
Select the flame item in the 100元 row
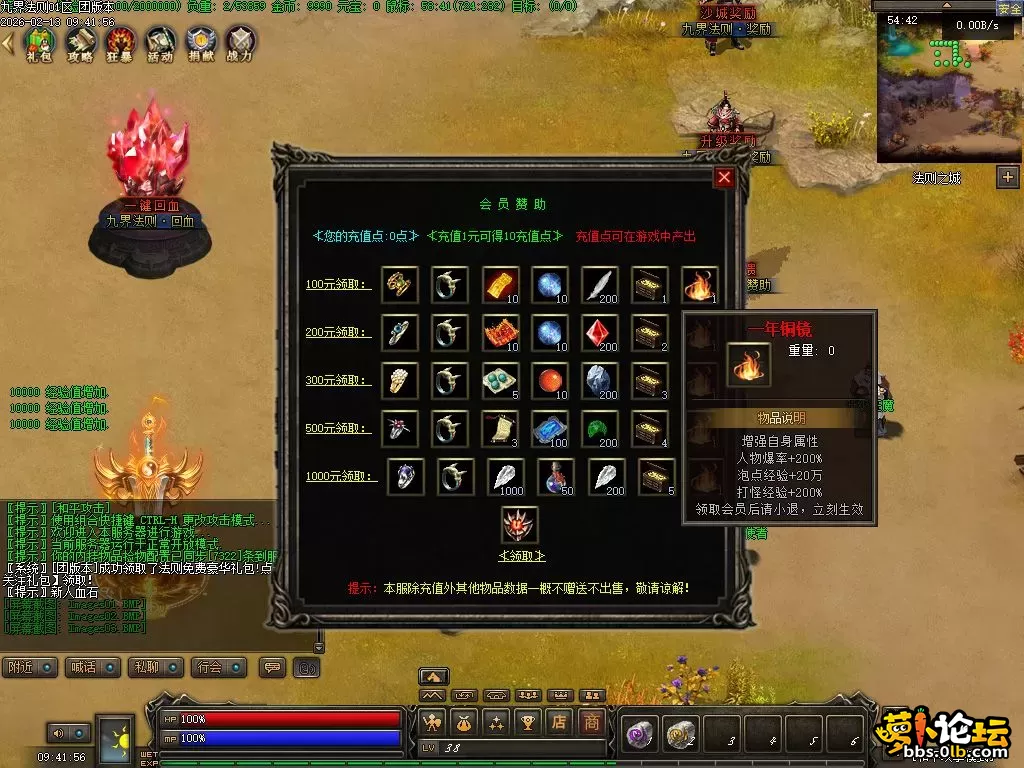(699, 285)
